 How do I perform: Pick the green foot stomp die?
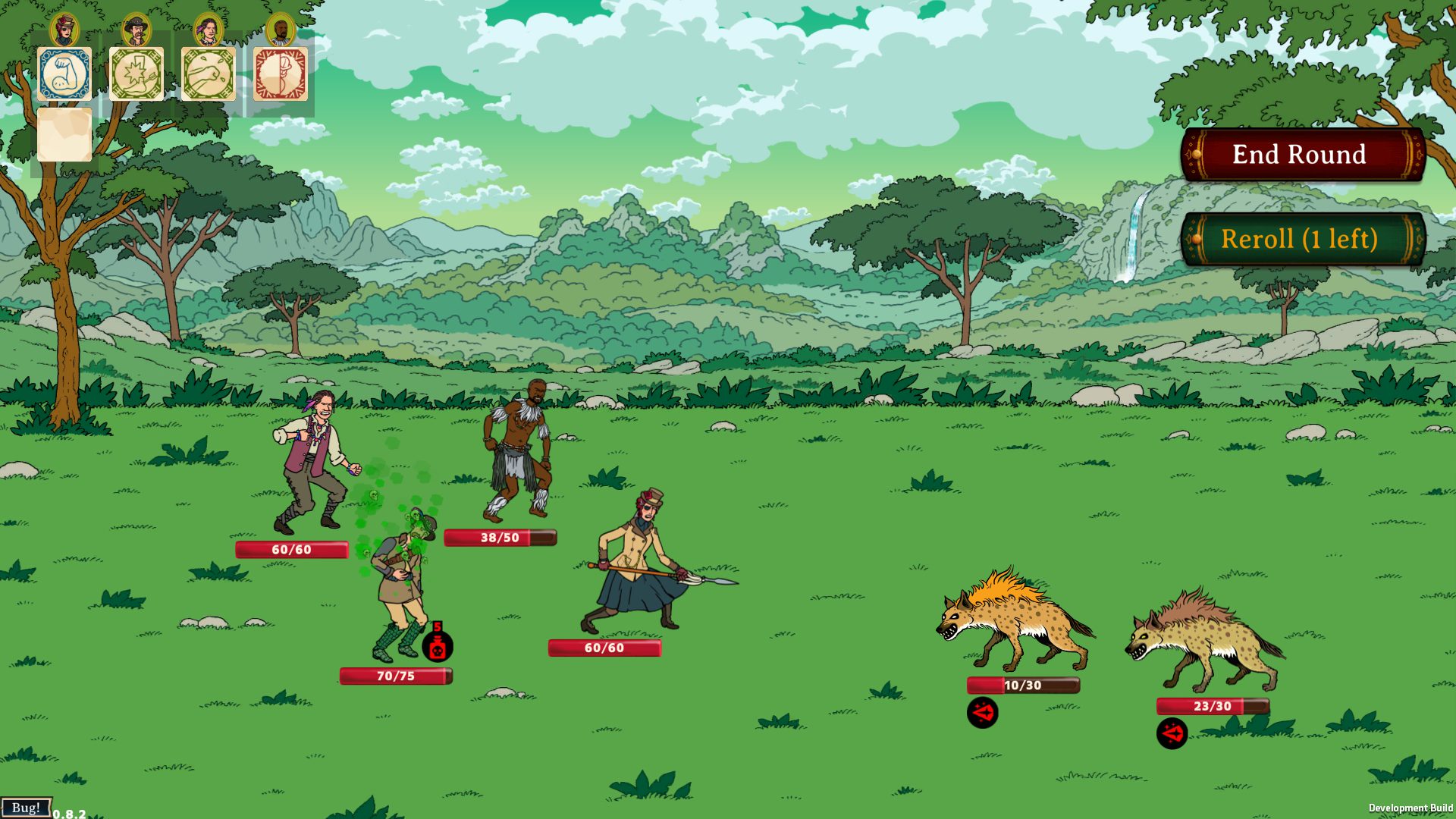(x=136, y=74)
